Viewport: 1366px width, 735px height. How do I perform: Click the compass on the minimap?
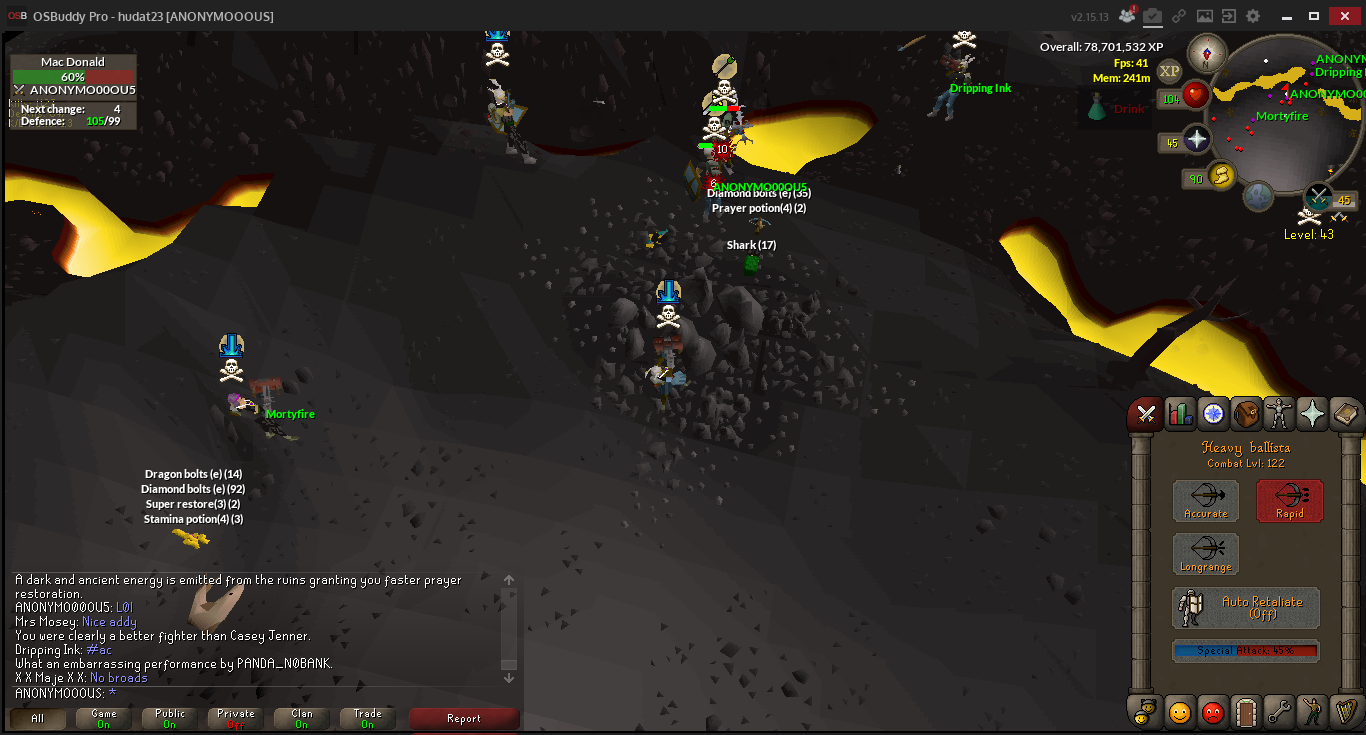(x=1207, y=52)
